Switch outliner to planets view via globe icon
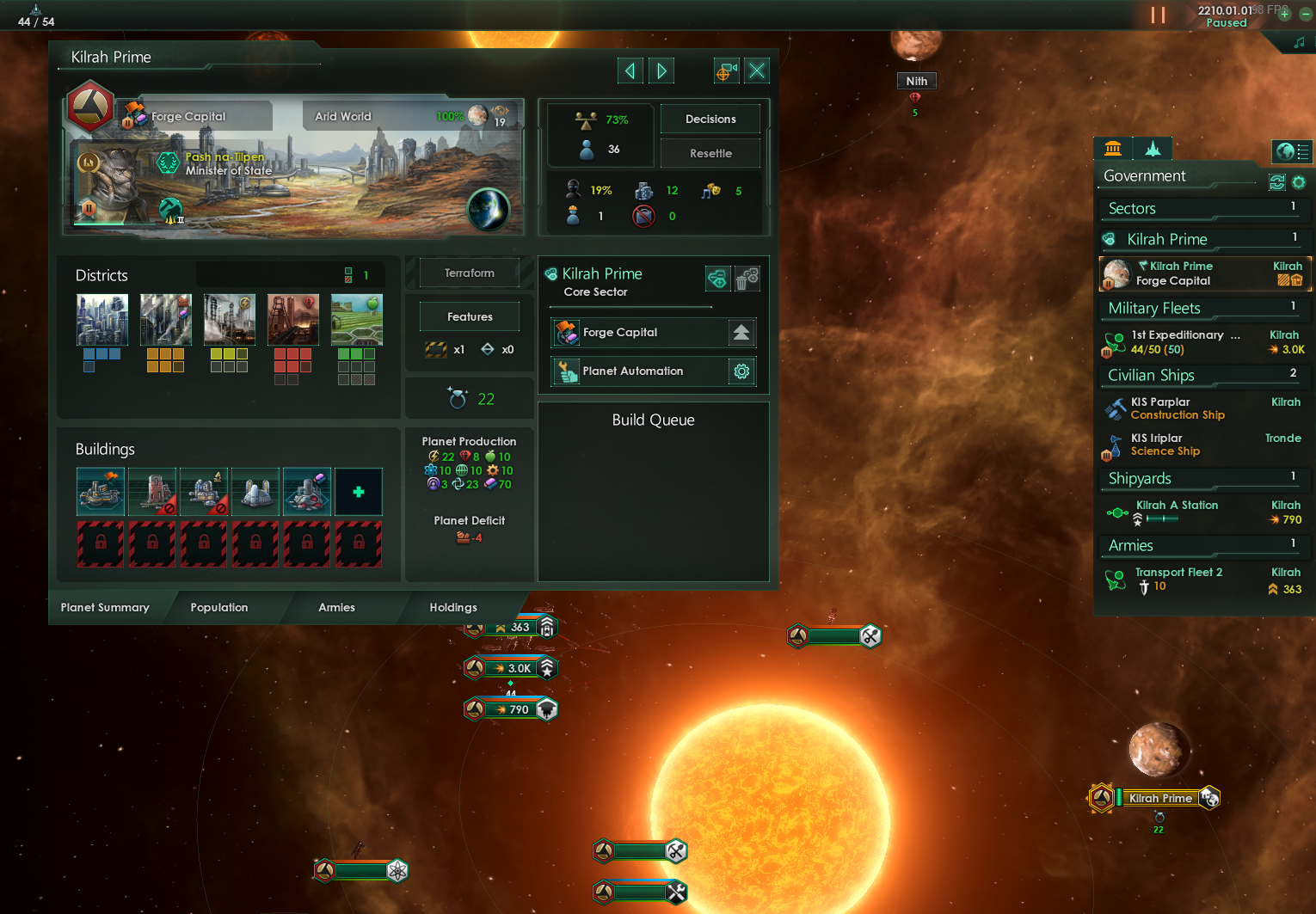The height and width of the screenshot is (914, 1316). 1292,151
